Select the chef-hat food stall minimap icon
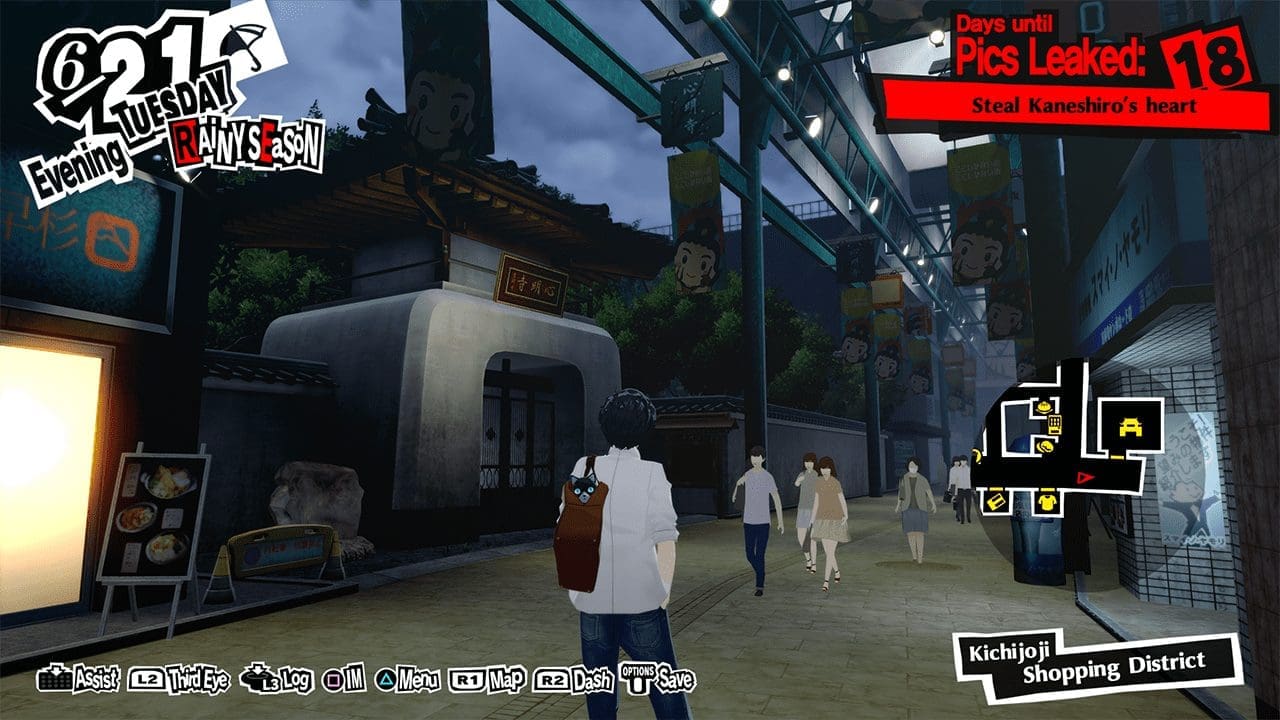 coord(1043,408)
